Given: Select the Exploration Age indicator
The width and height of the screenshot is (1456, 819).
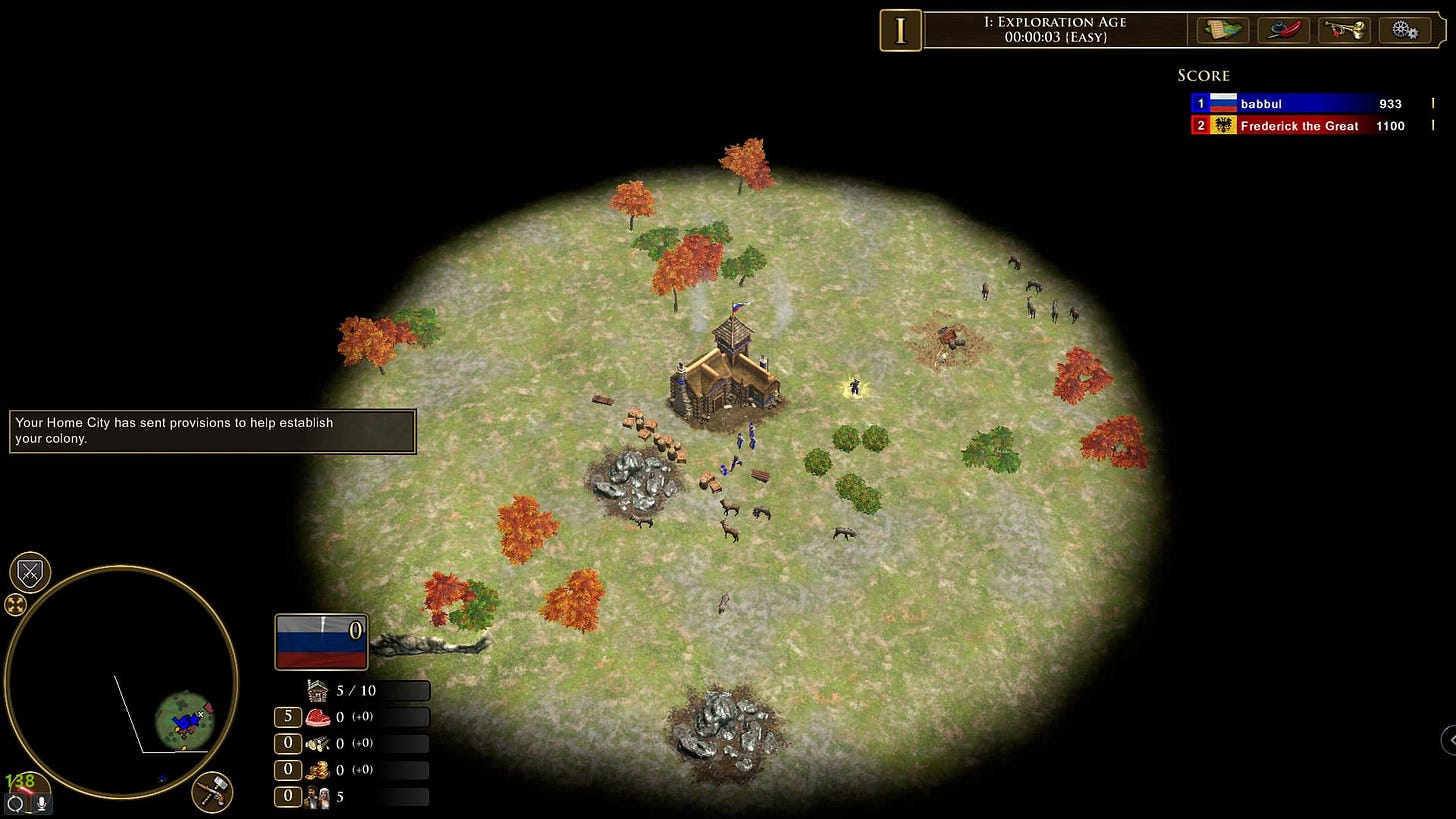Looking at the screenshot, I should pyautogui.click(x=900, y=30).
